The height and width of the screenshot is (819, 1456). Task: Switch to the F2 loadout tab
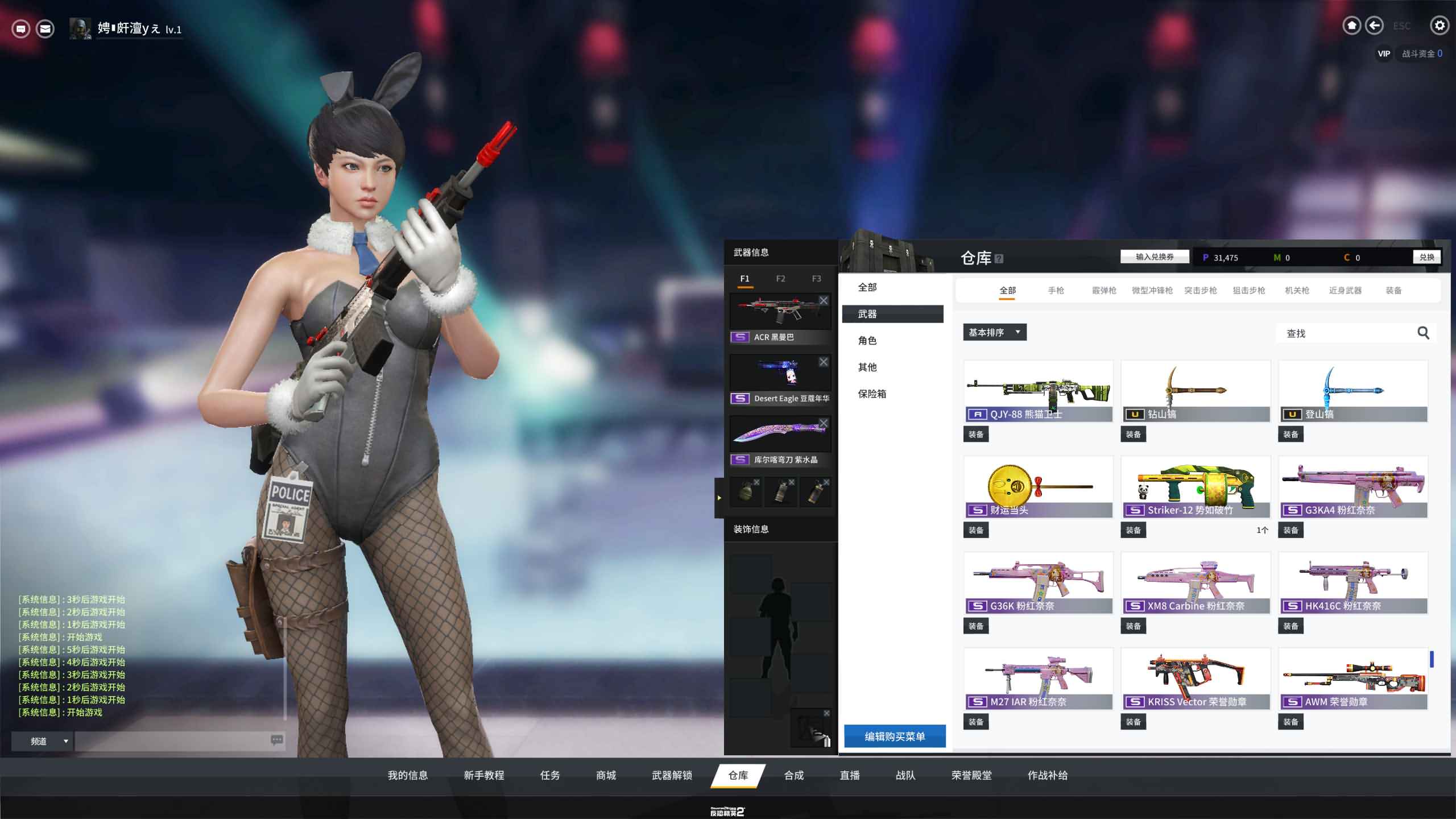[x=780, y=279]
